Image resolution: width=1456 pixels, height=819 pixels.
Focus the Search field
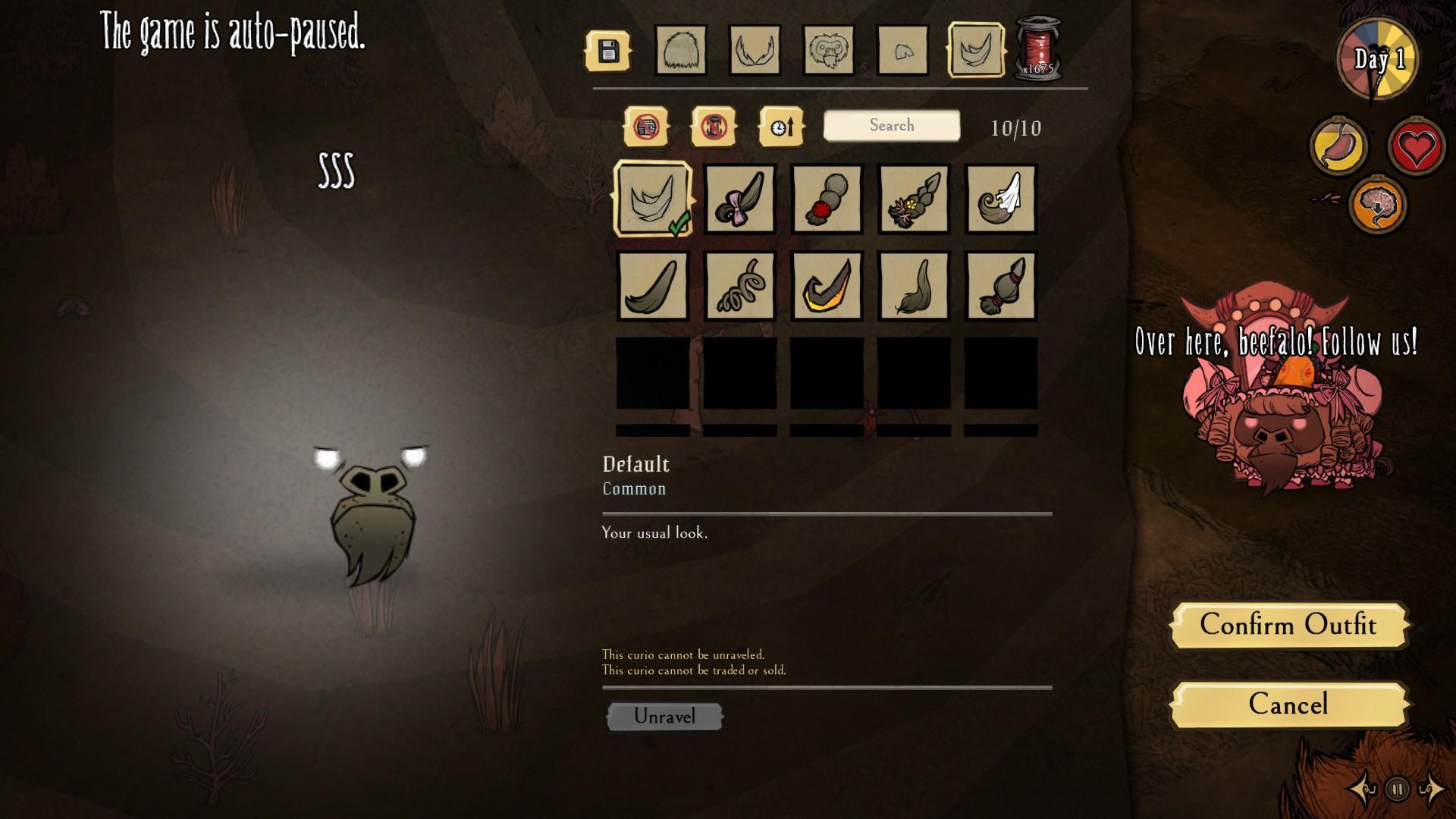[x=892, y=126]
